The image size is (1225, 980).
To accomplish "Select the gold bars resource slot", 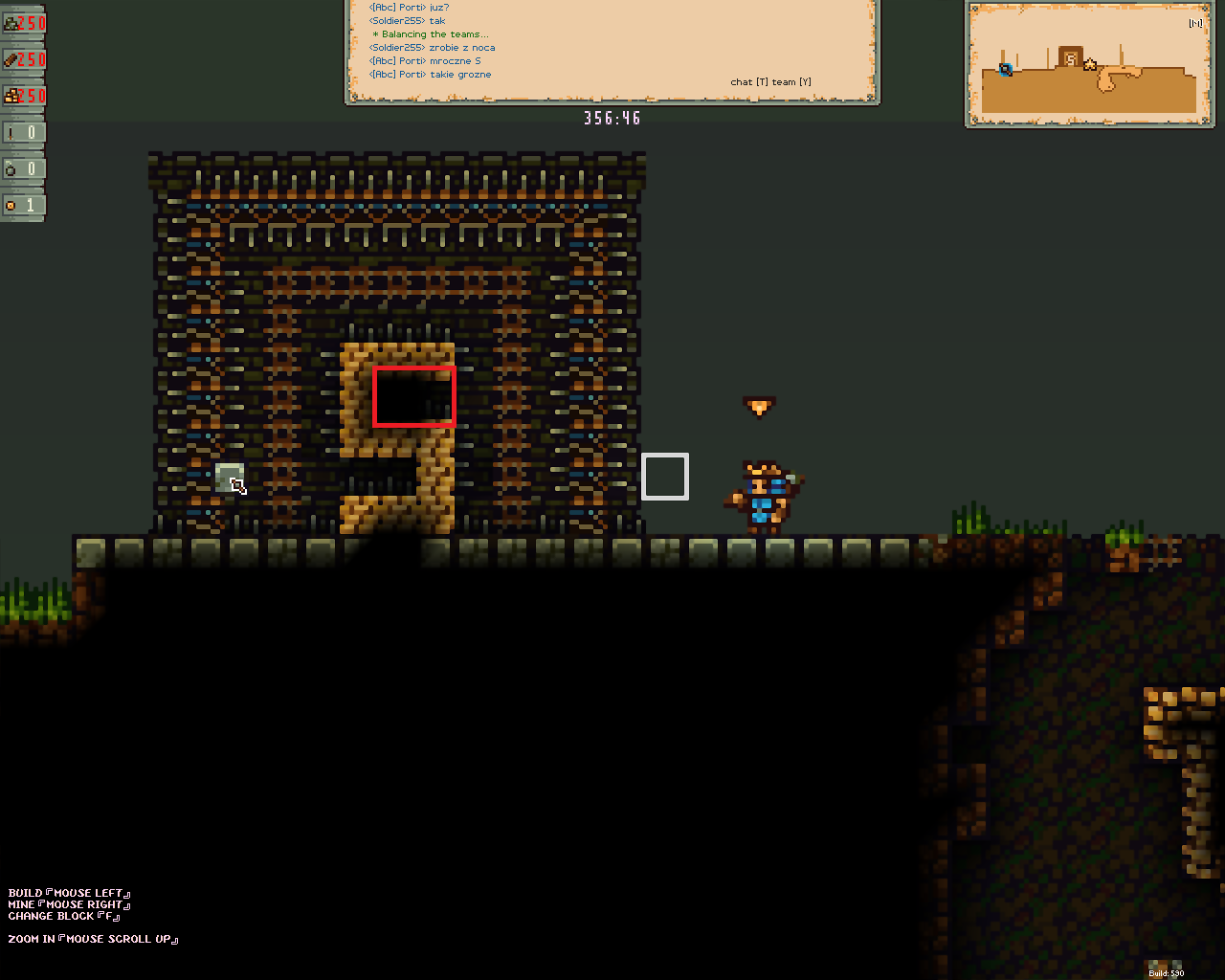I will [23, 96].
